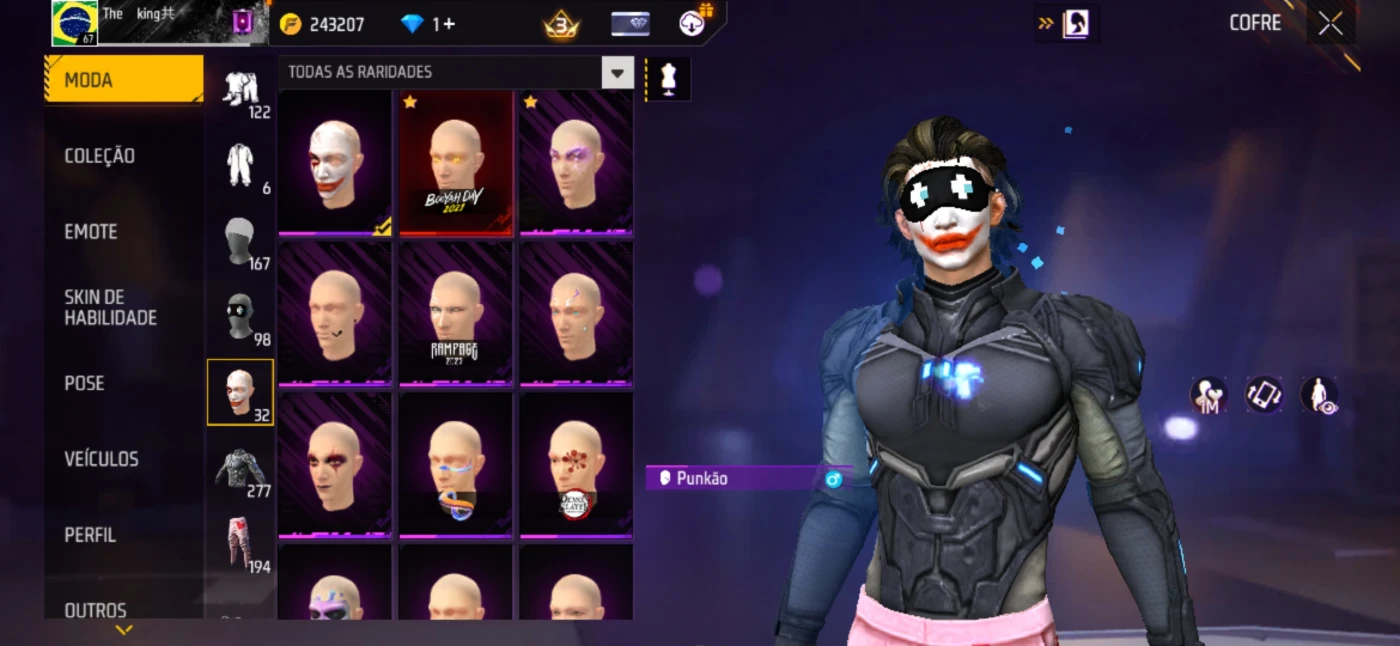Open the player profile avatar with Brazil flag
The width and height of the screenshot is (1400, 646).
click(x=75, y=23)
